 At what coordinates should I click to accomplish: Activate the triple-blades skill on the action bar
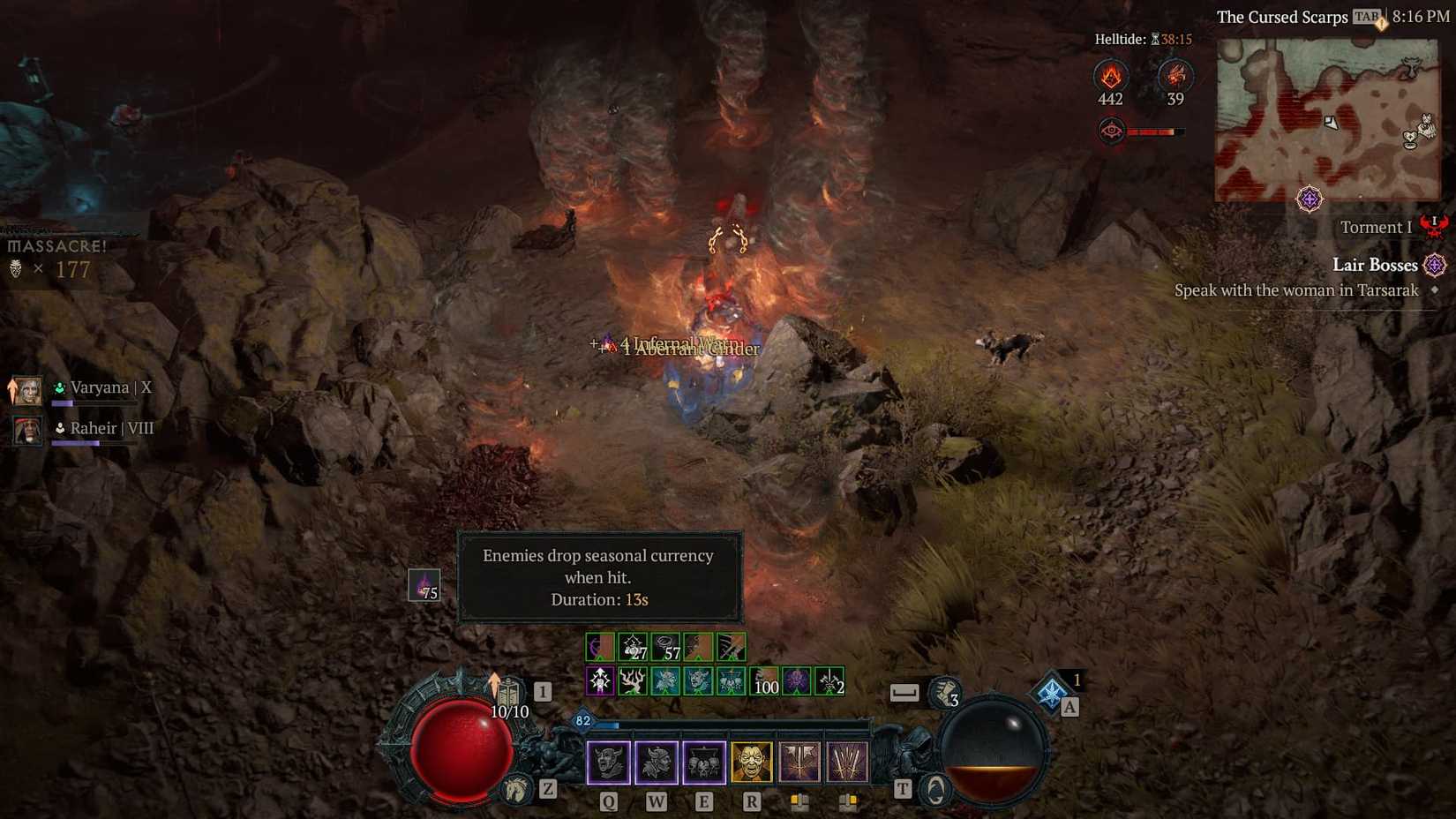pos(847,762)
